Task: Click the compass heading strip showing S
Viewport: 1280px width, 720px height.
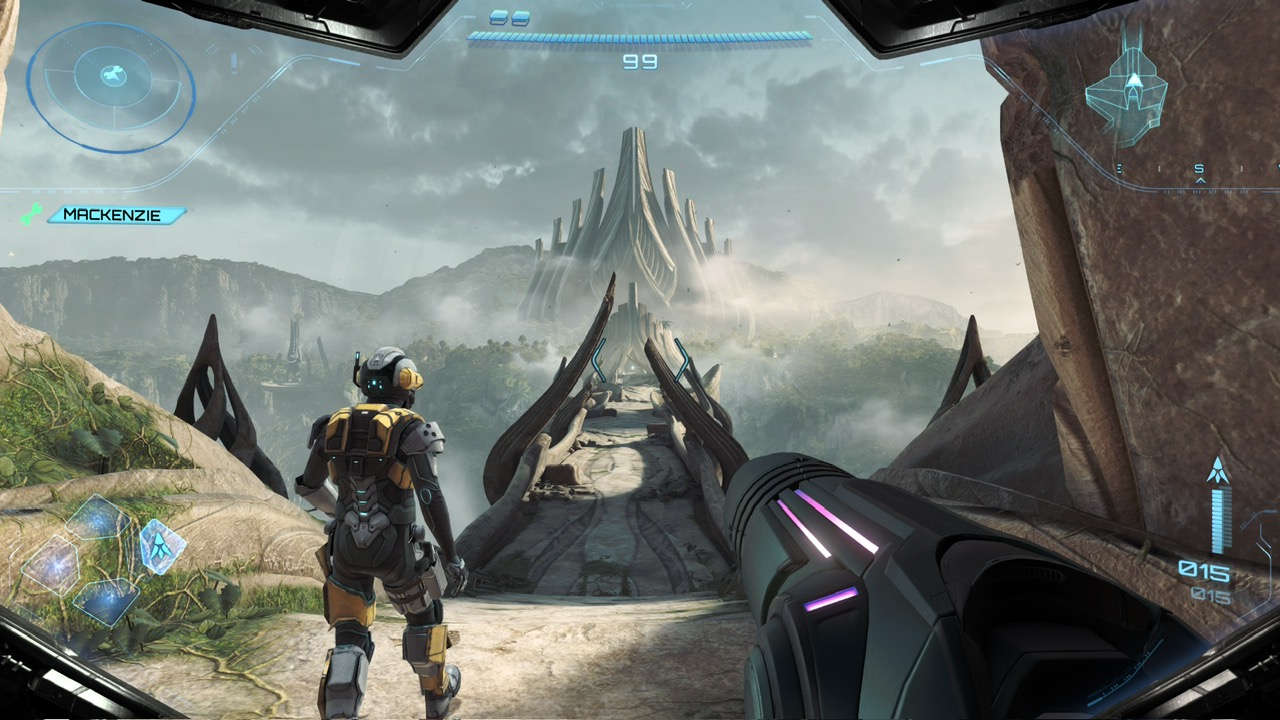Action: (1200, 171)
